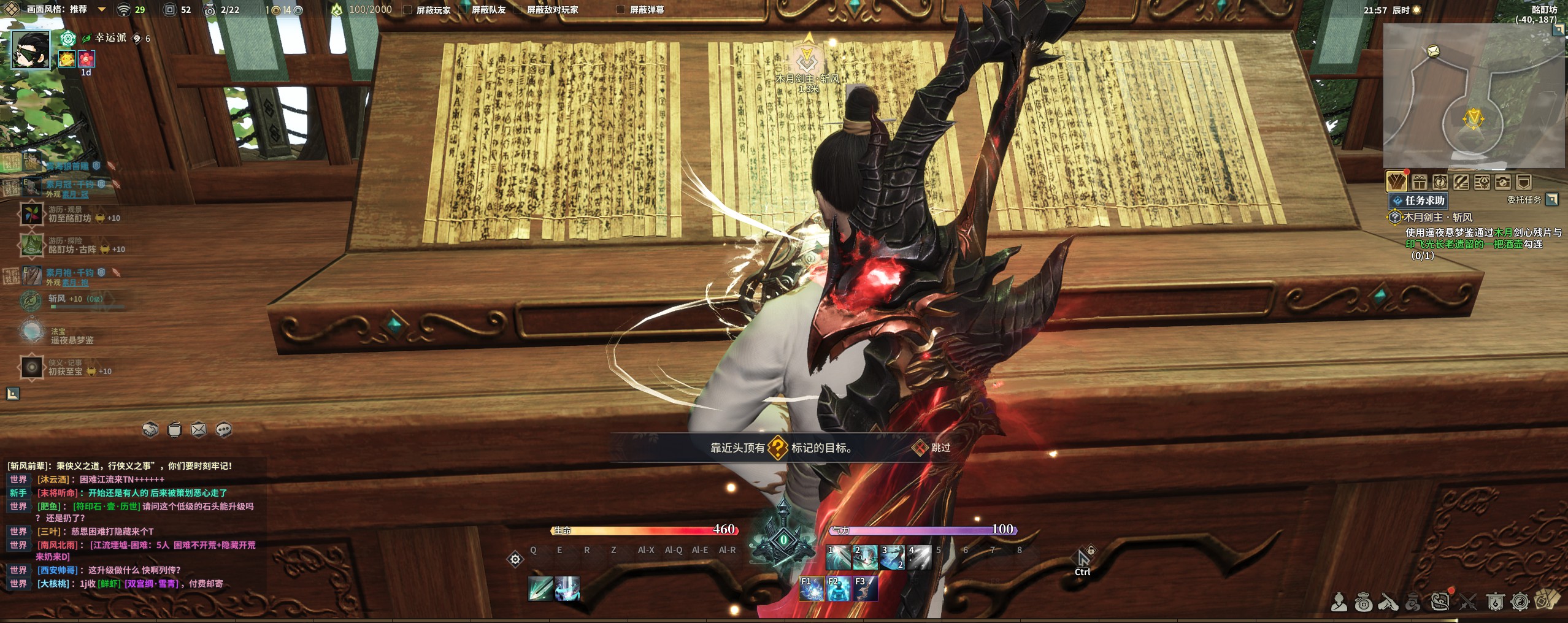Enable the 屏蔽队友 option
Viewport: 1568px width, 623px height.
point(464,10)
